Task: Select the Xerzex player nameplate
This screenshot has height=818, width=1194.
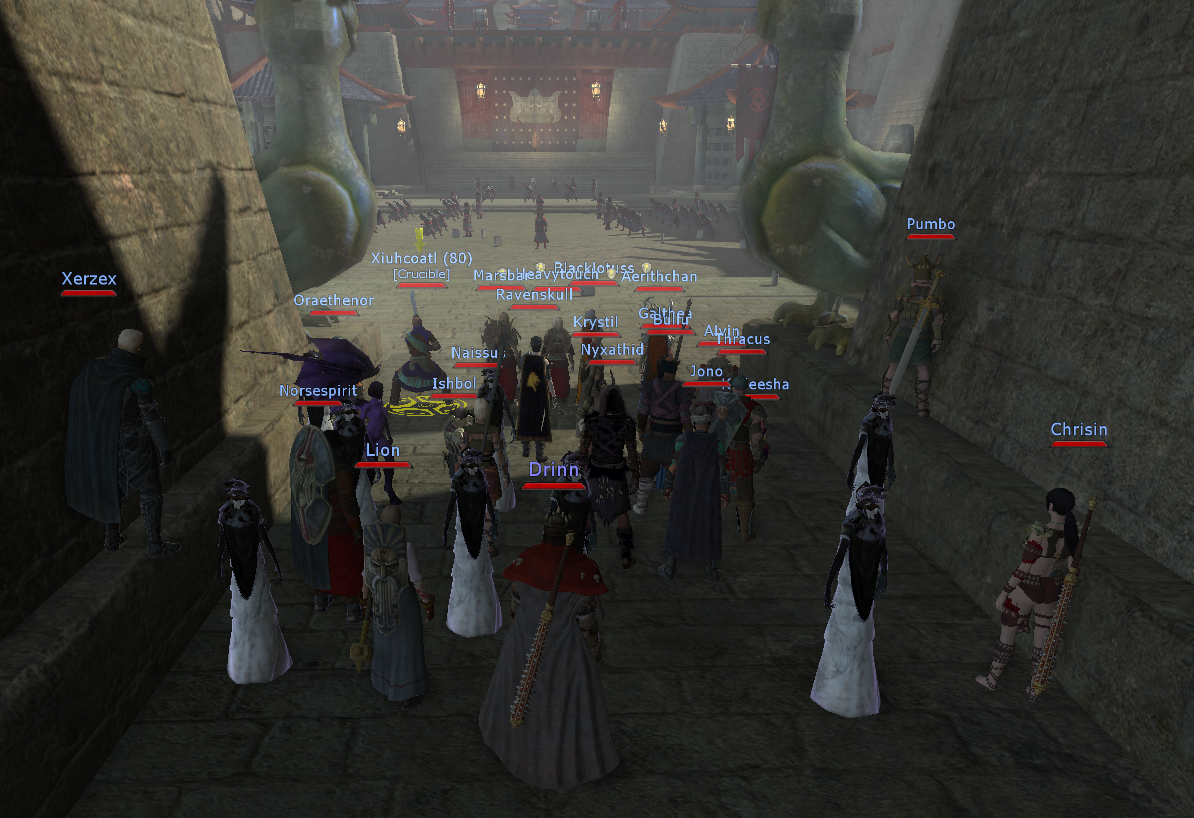Action: [x=89, y=280]
